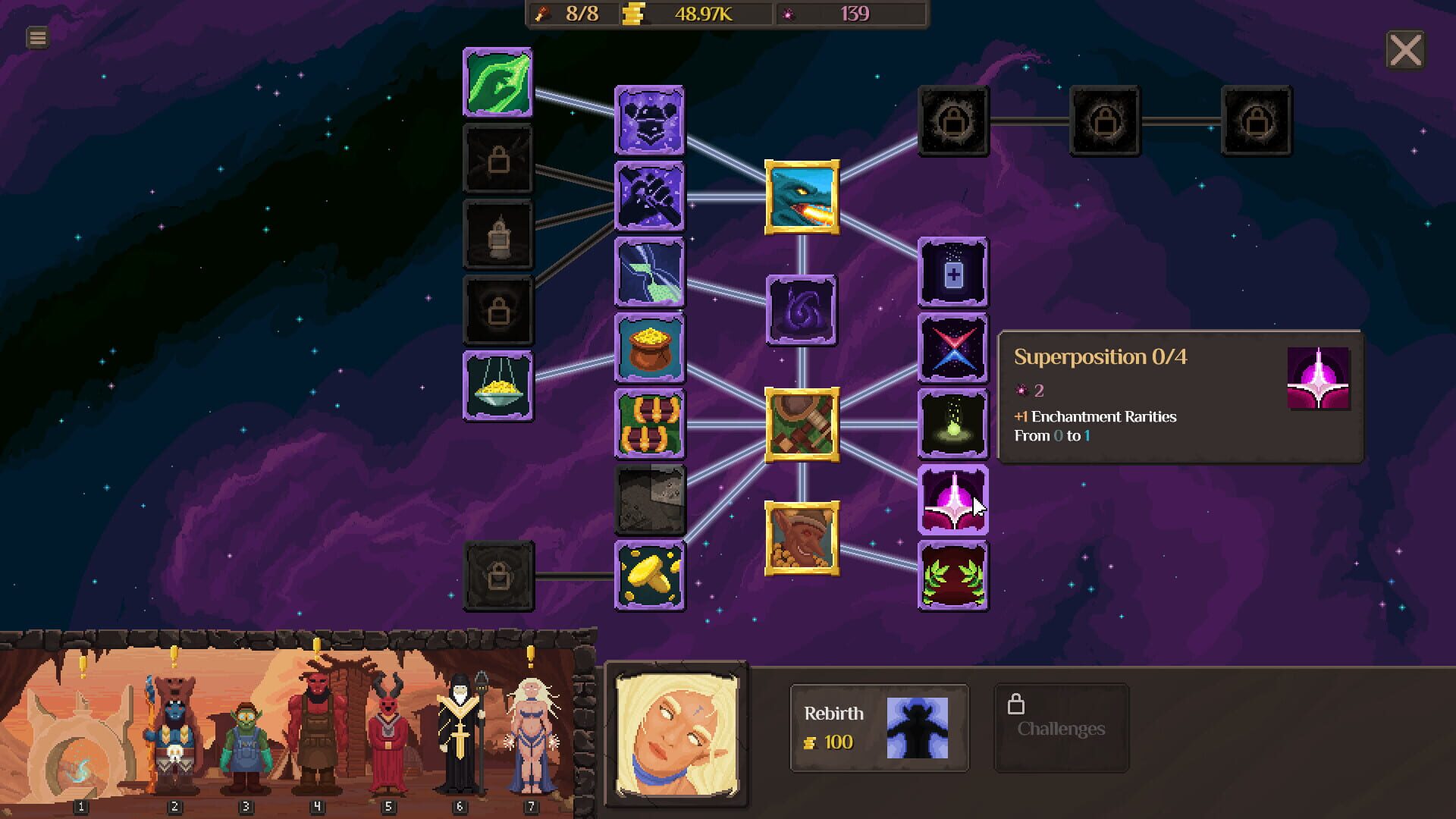Click the hourglass skill node
This screenshot has width=1456, height=819.
(651, 272)
